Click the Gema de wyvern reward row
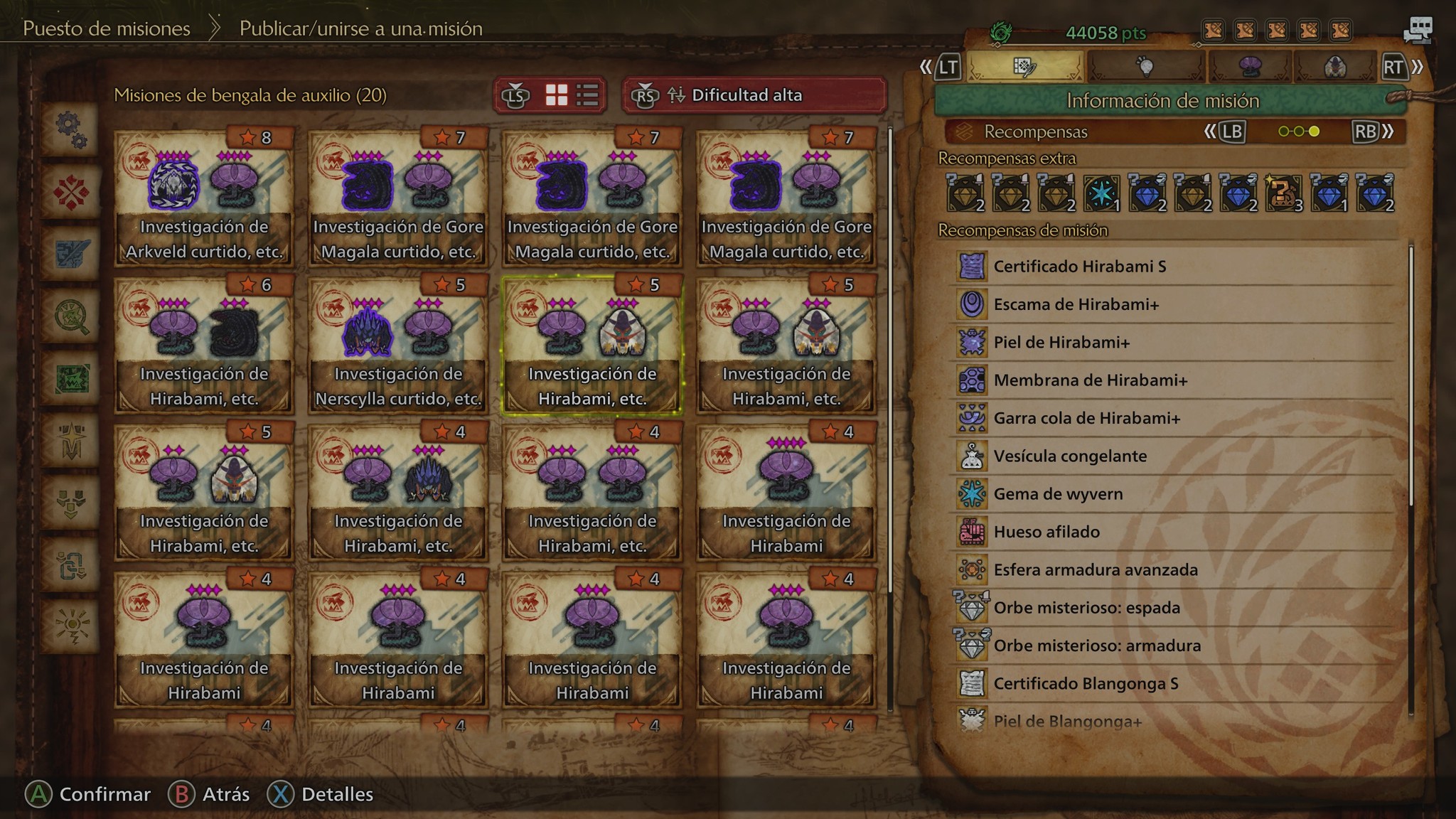Viewport: 1456px width, 819px height. [x=1173, y=494]
